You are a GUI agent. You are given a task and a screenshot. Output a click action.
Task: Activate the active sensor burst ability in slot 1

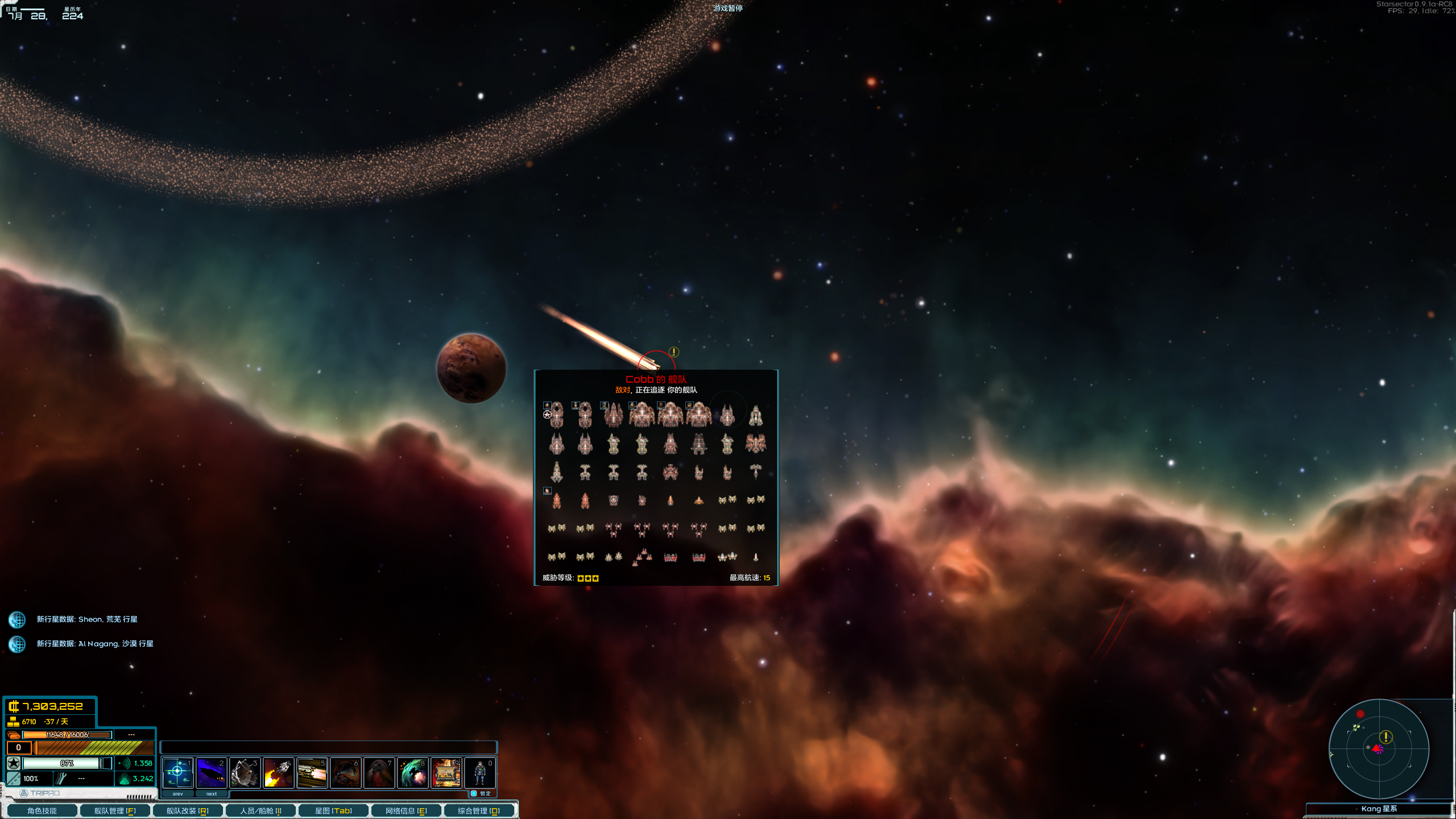(178, 772)
